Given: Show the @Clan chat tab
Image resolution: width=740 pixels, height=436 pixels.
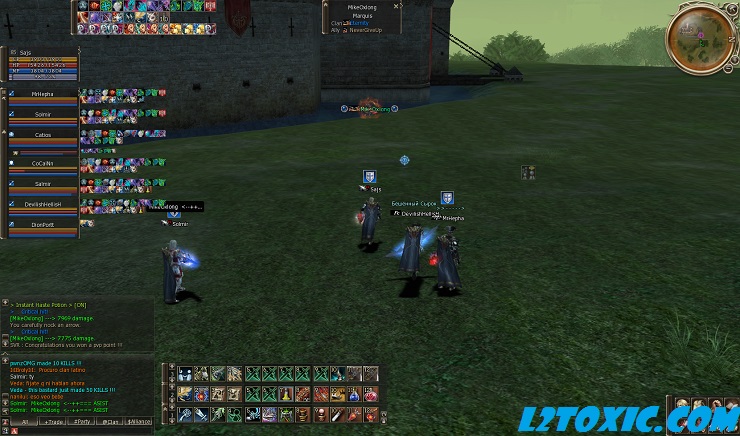Looking at the screenshot, I should 111,422.
